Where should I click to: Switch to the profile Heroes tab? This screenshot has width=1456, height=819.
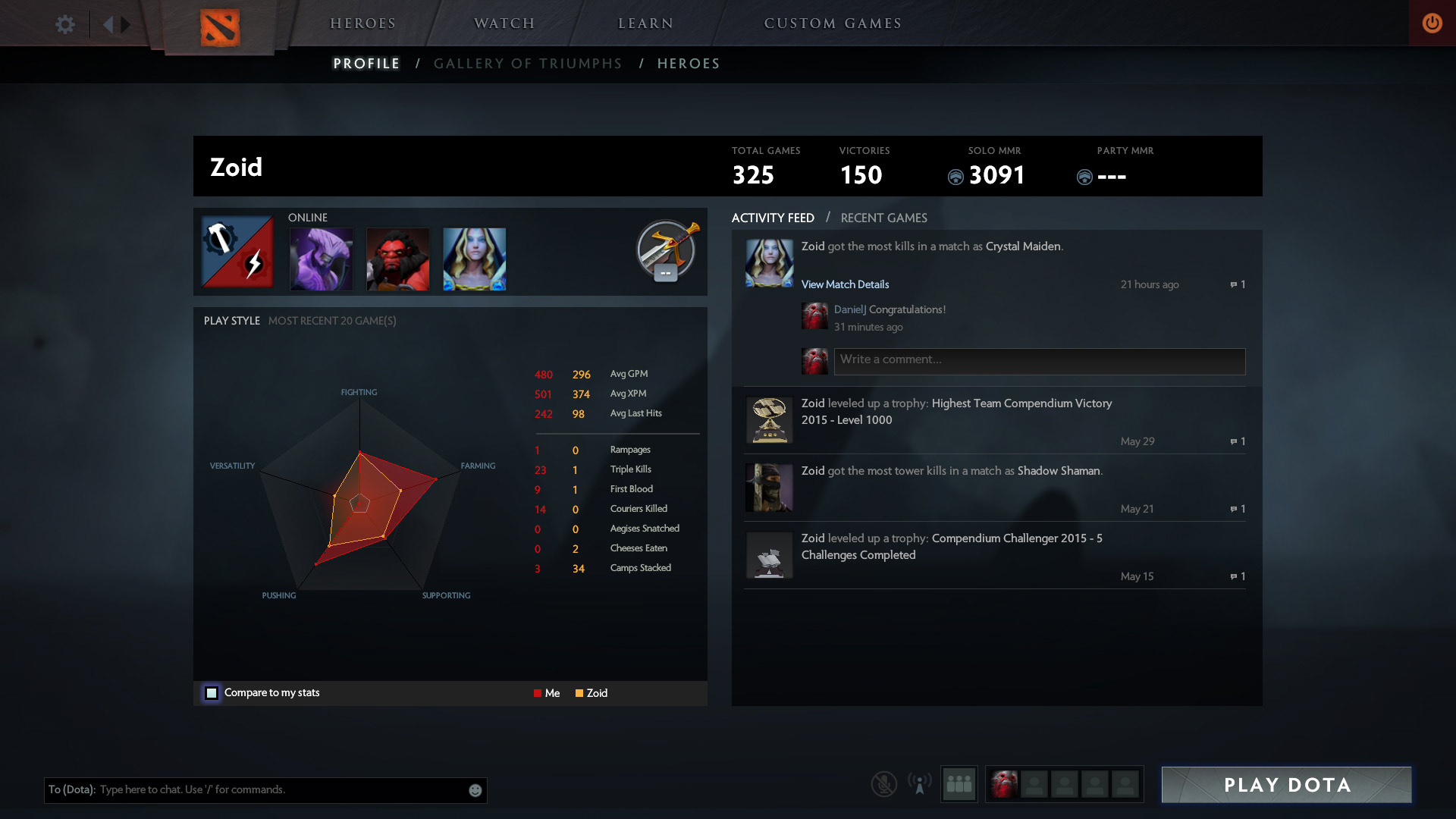pyautogui.click(x=689, y=64)
